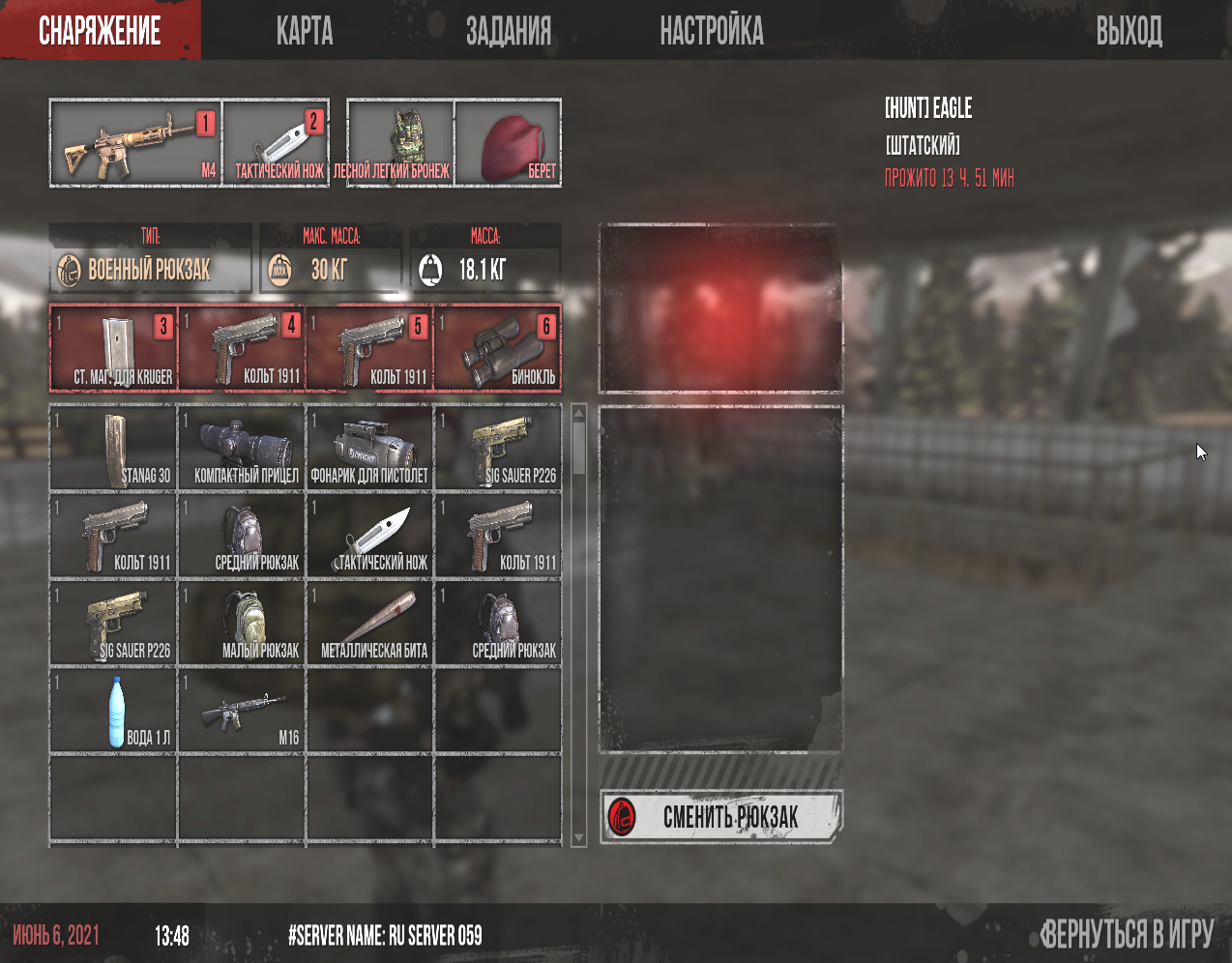
Task: Select the M4 rifle weapon slot
Action: [x=135, y=143]
